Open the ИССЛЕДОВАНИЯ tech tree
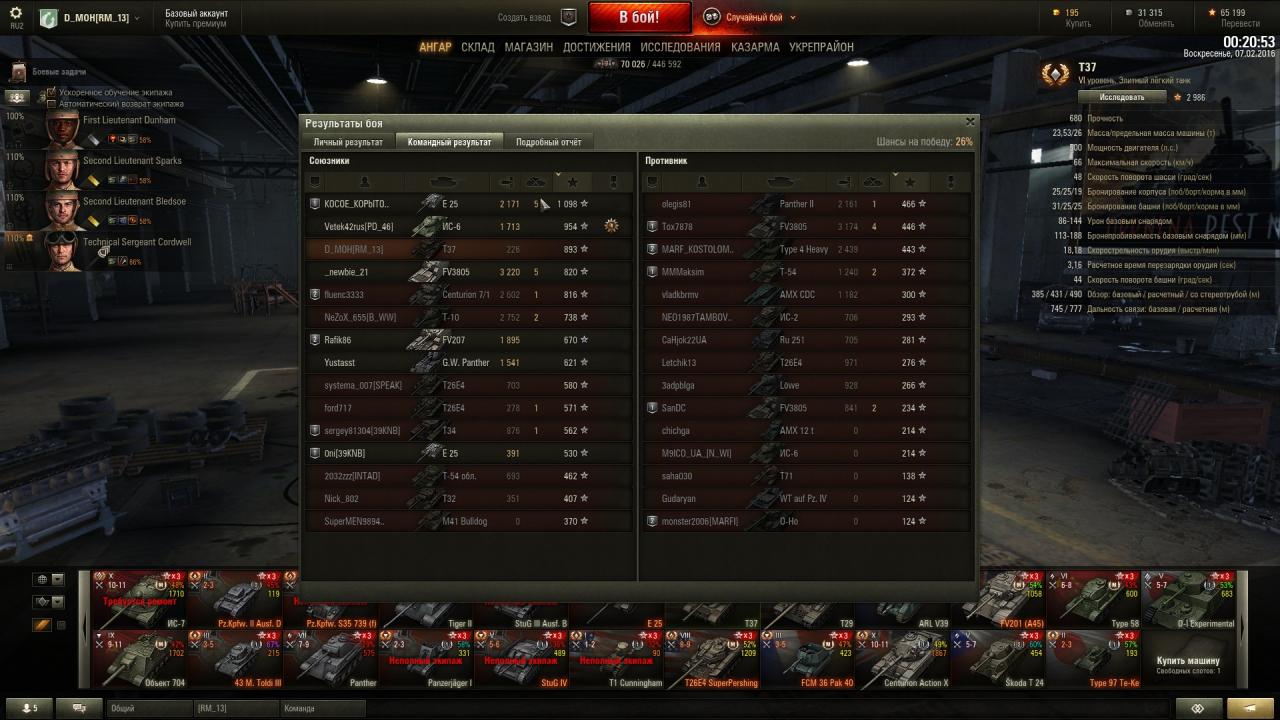 point(680,47)
